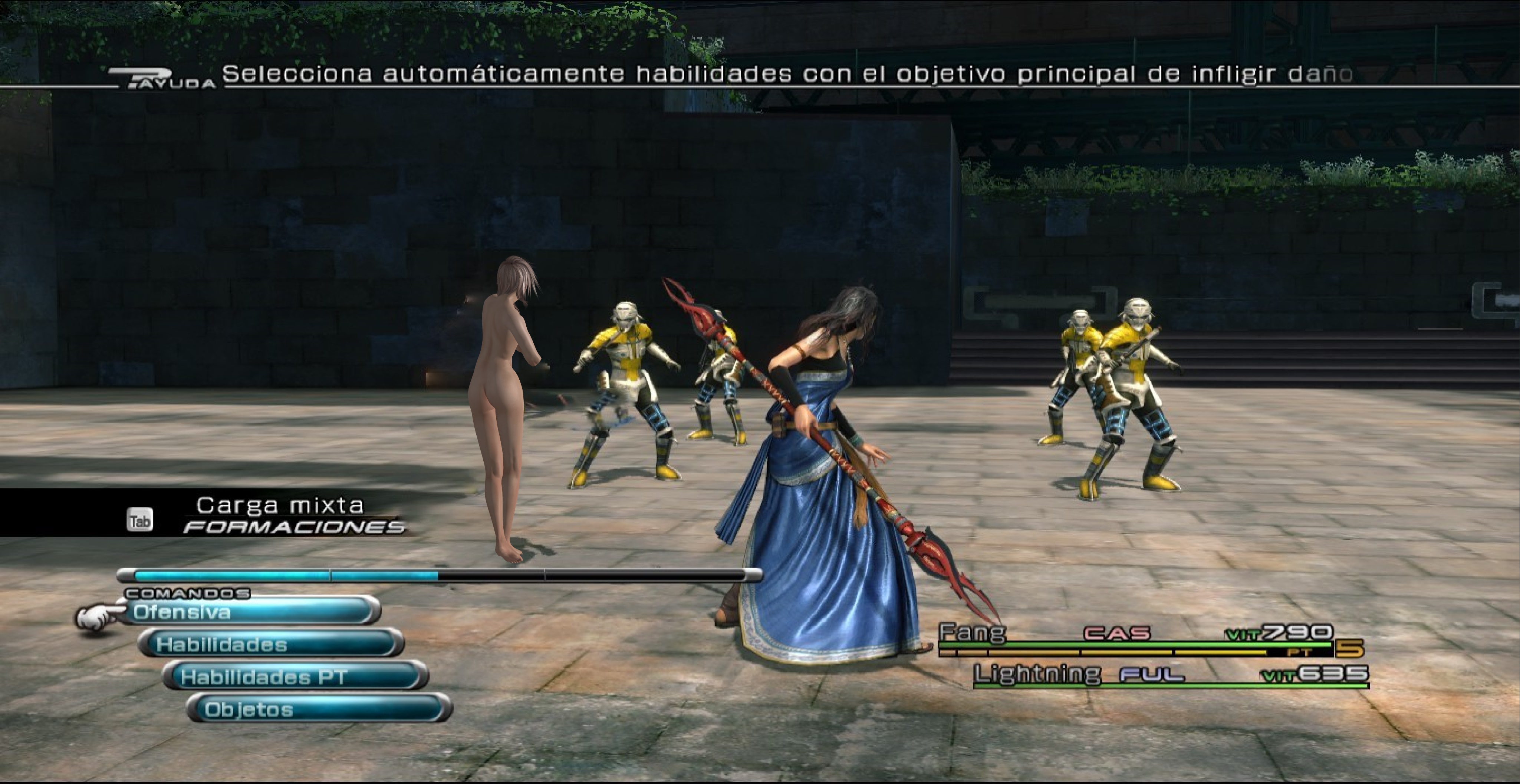1520x784 pixels.
Task: Select the Ofensiva command
Action: tap(251, 612)
